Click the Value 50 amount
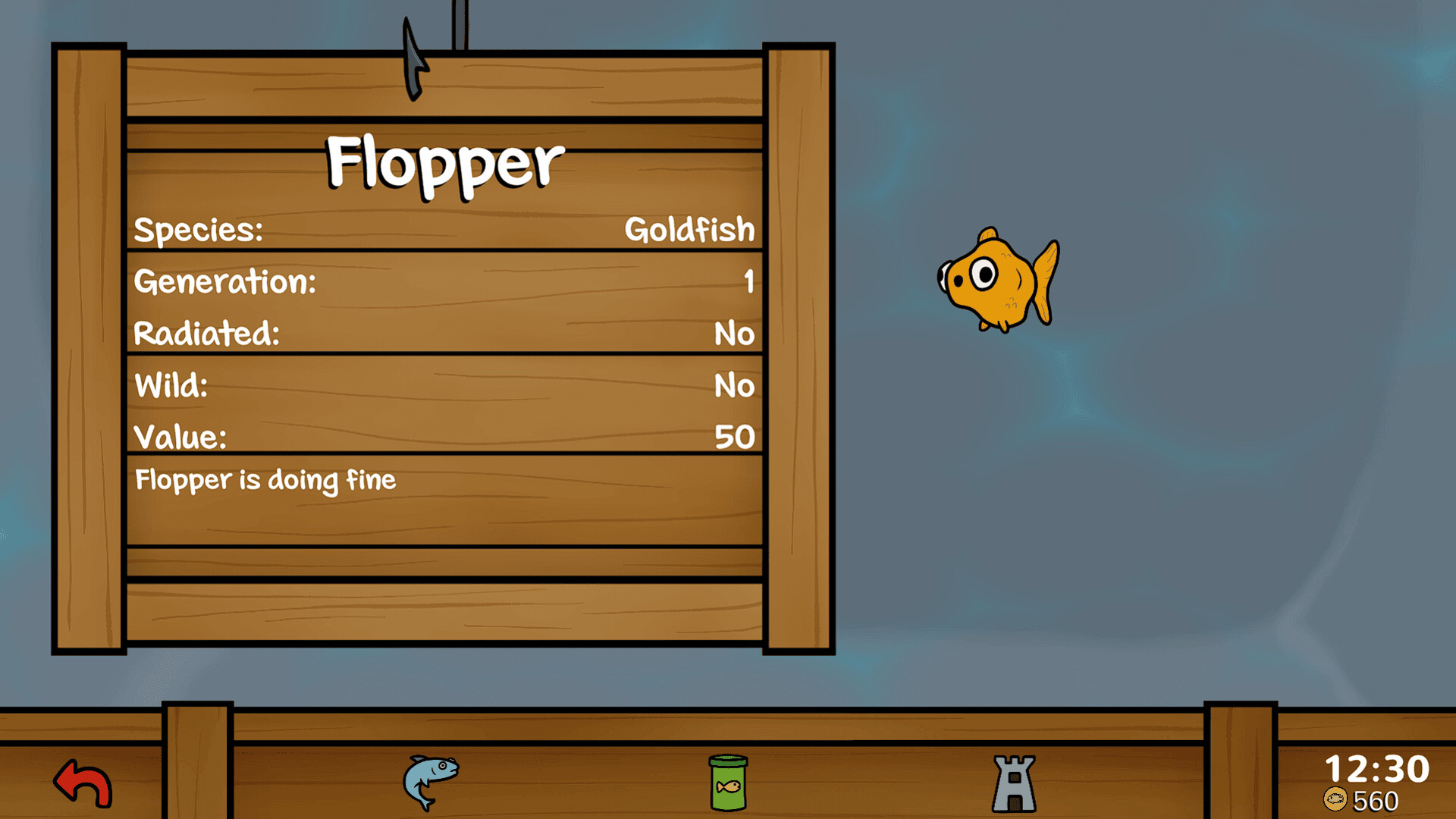 point(734,437)
